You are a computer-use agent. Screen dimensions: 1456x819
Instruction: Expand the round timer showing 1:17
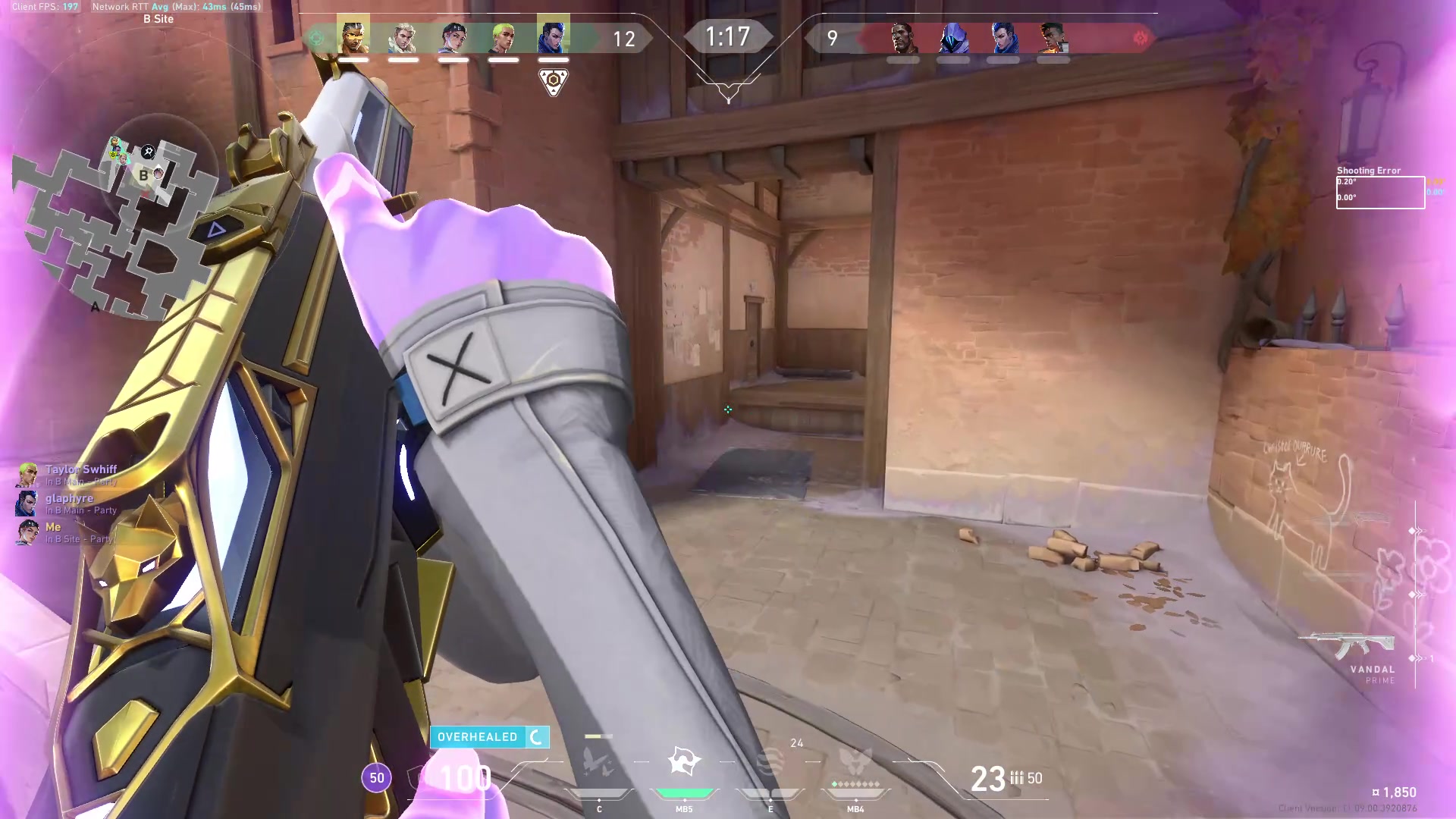click(x=727, y=35)
